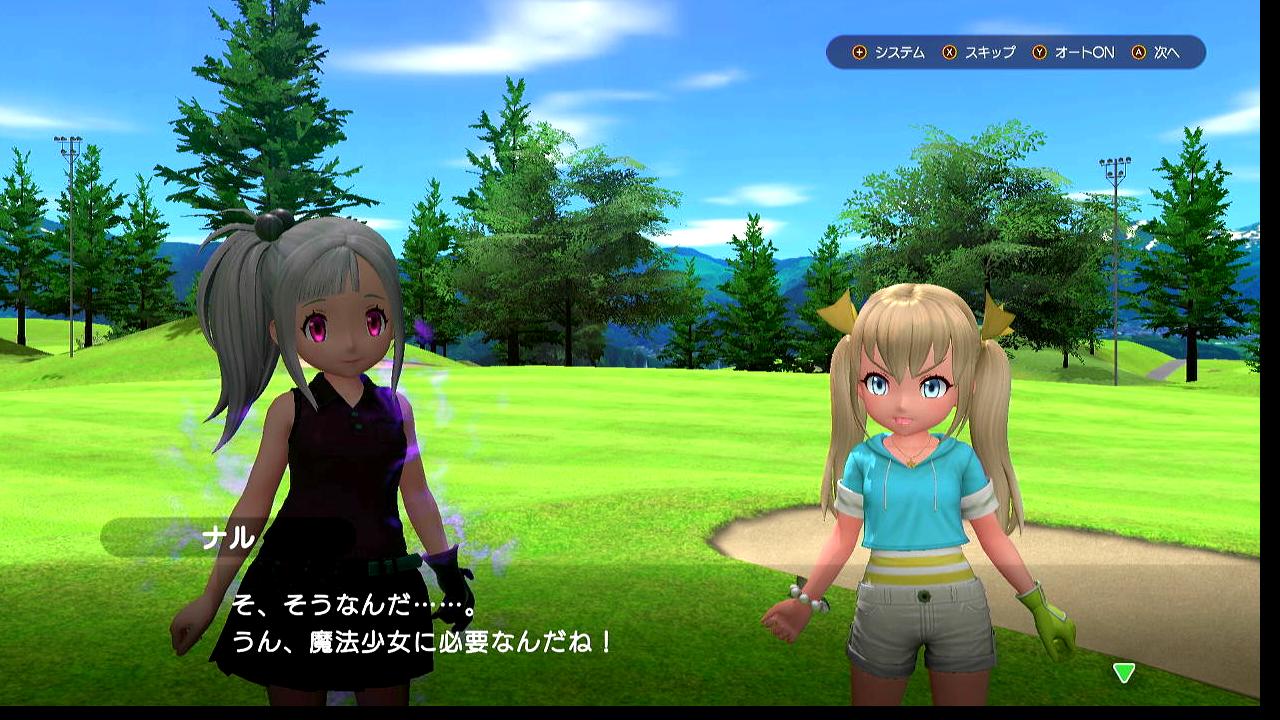The width and height of the screenshot is (1280, 720).
Task: Open the システム menu
Action: [x=889, y=52]
